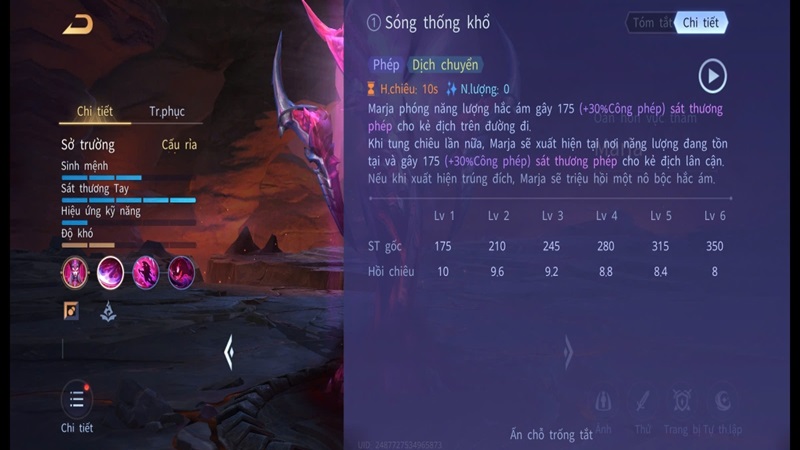The height and width of the screenshot is (450, 800).
Task: Open the Chi tiết list button
Action: [76, 402]
